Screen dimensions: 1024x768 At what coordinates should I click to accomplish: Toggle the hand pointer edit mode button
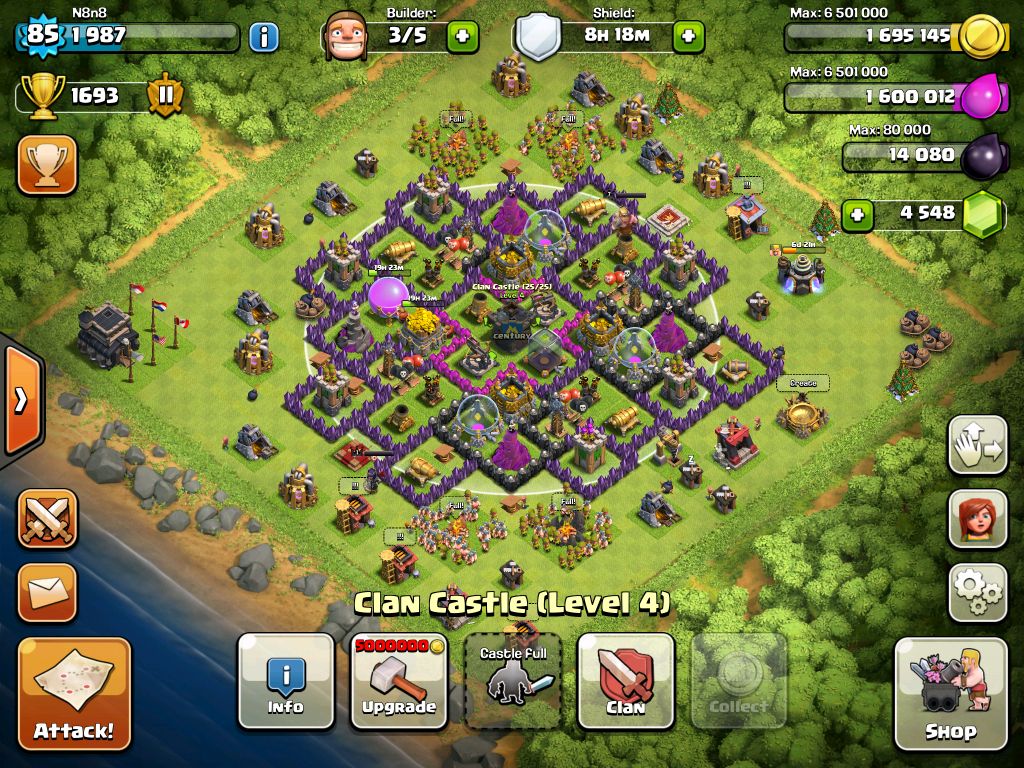[977, 445]
